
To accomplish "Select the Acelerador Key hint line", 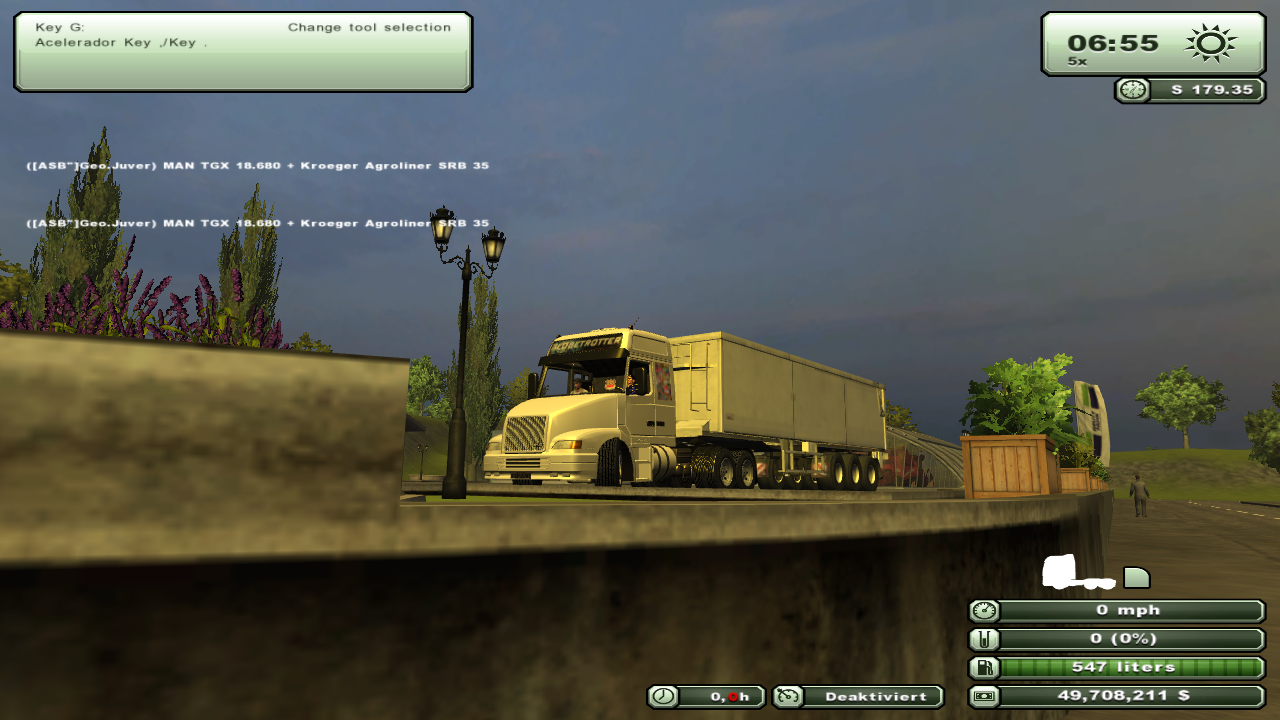I will [120, 42].
